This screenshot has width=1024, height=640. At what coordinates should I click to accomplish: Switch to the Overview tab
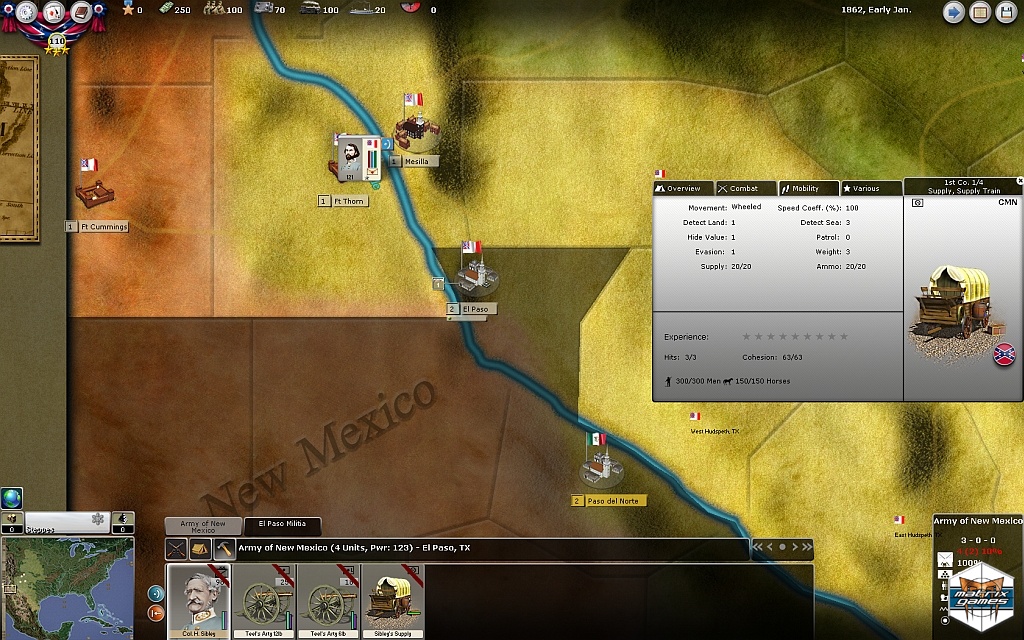tap(684, 188)
